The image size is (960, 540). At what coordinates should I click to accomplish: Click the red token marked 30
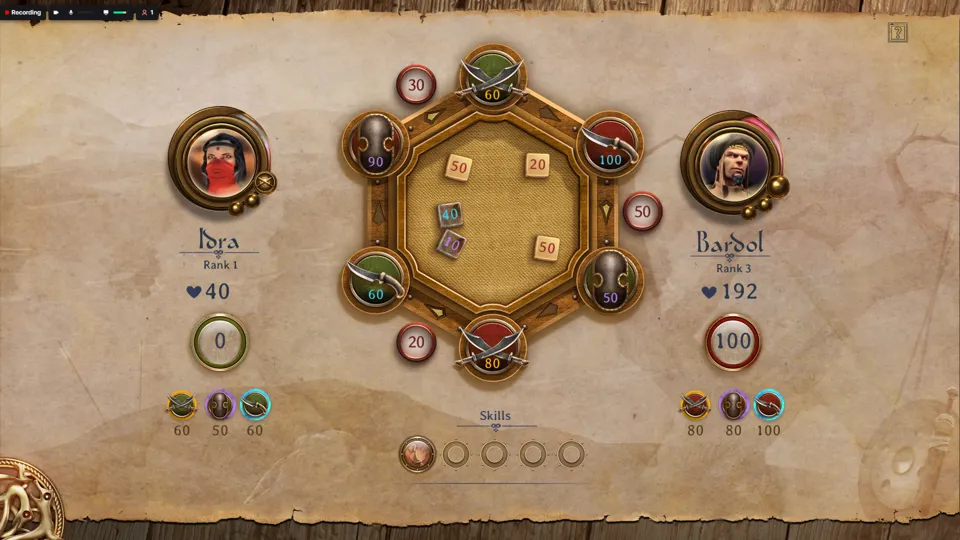pyautogui.click(x=416, y=85)
